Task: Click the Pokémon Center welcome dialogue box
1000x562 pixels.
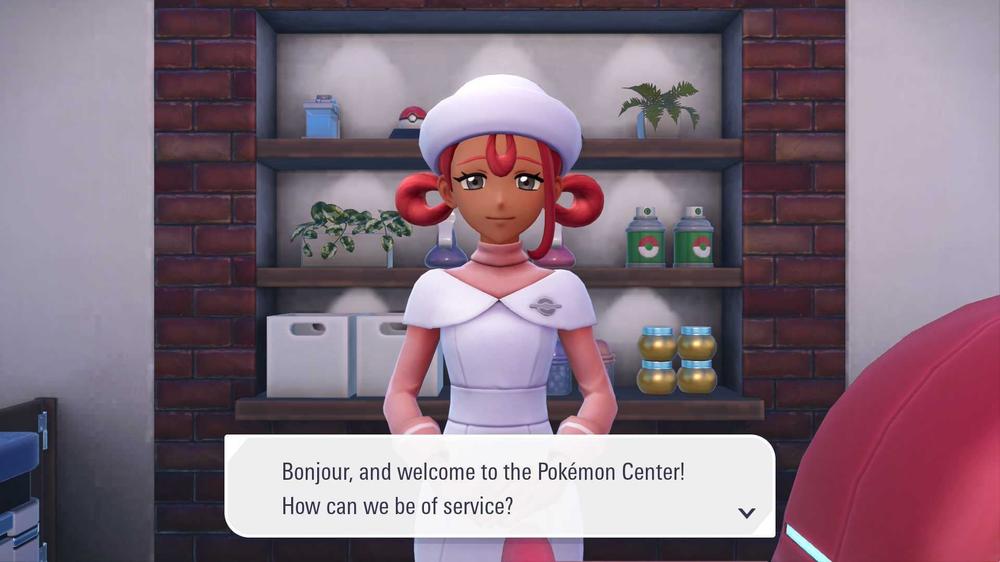Action: tap(498, 486)
